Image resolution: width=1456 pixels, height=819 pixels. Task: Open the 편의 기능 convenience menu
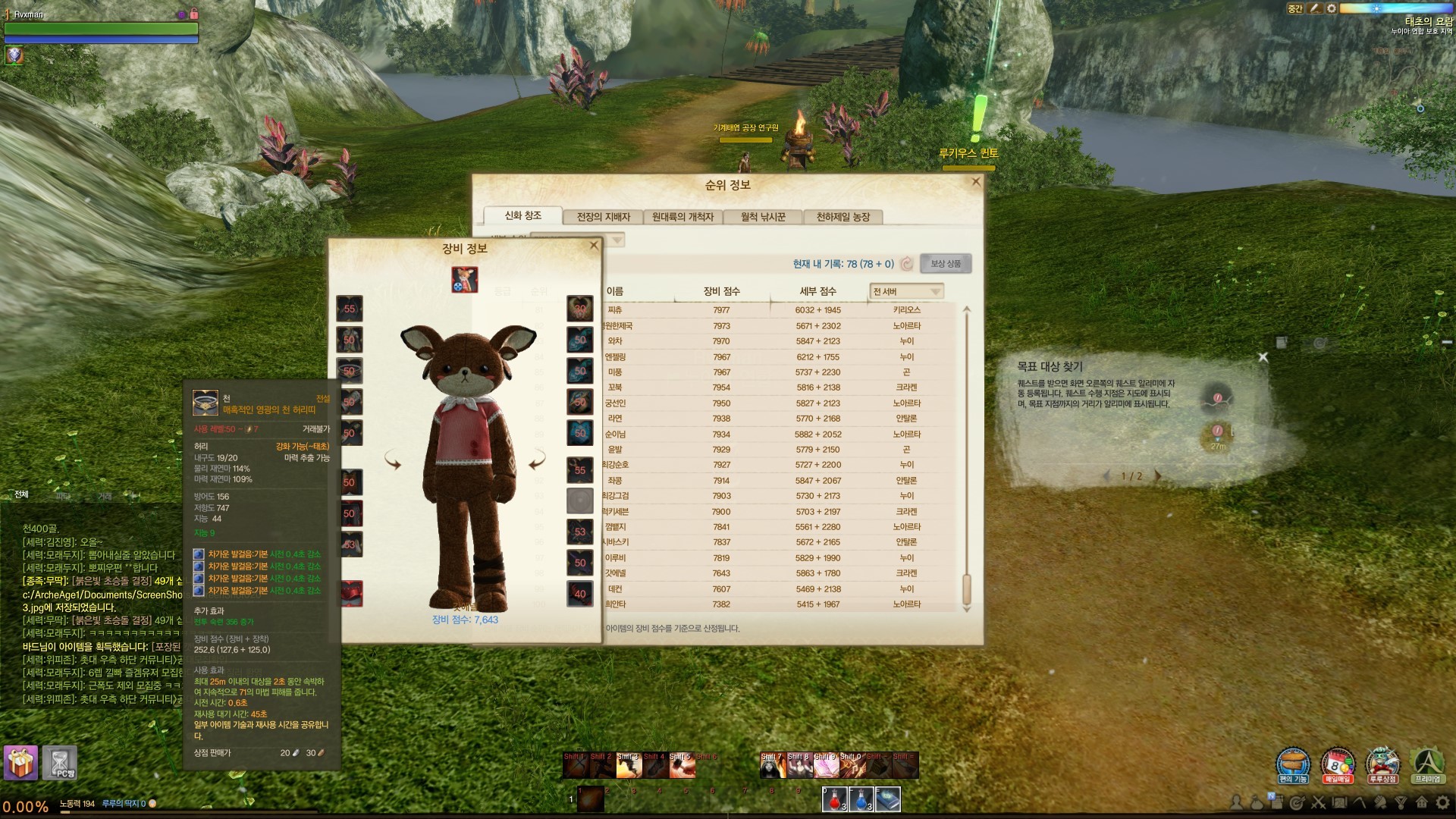coord(1293,764)
